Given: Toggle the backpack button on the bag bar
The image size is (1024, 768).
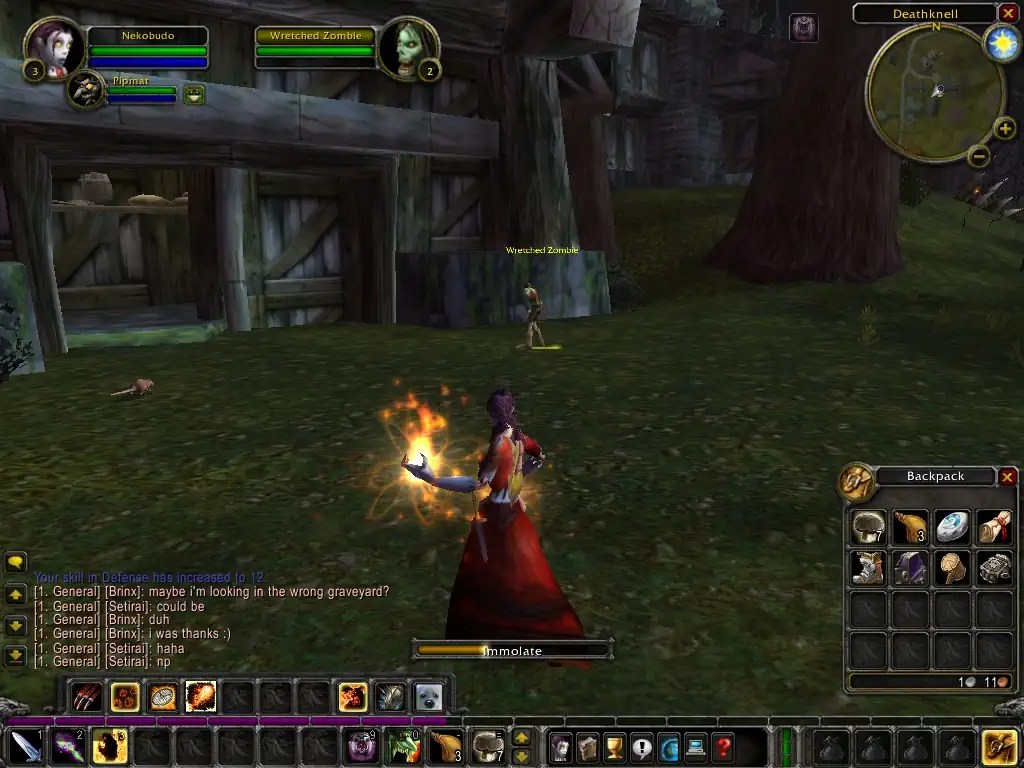Looking at the screenshot, I should coord(999,746).
